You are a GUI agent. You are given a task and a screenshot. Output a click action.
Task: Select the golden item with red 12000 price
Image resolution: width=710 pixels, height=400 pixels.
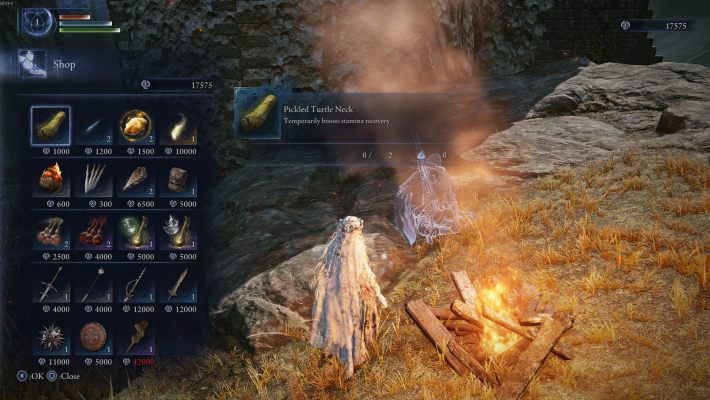[135, 336]
